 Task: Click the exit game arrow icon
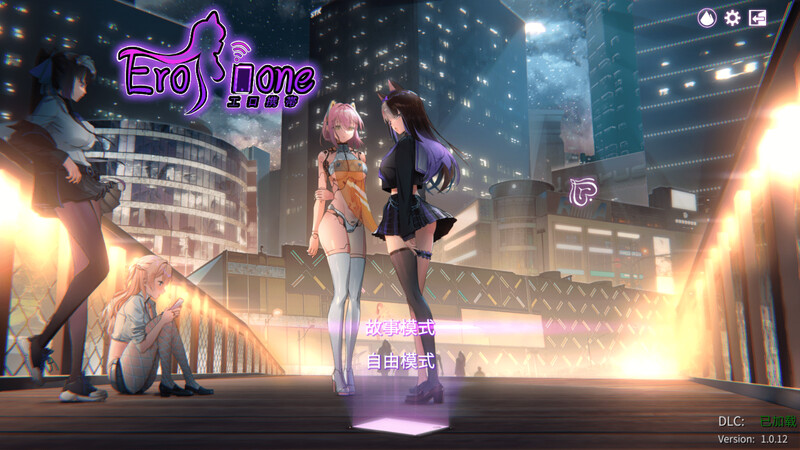point(758,18)
